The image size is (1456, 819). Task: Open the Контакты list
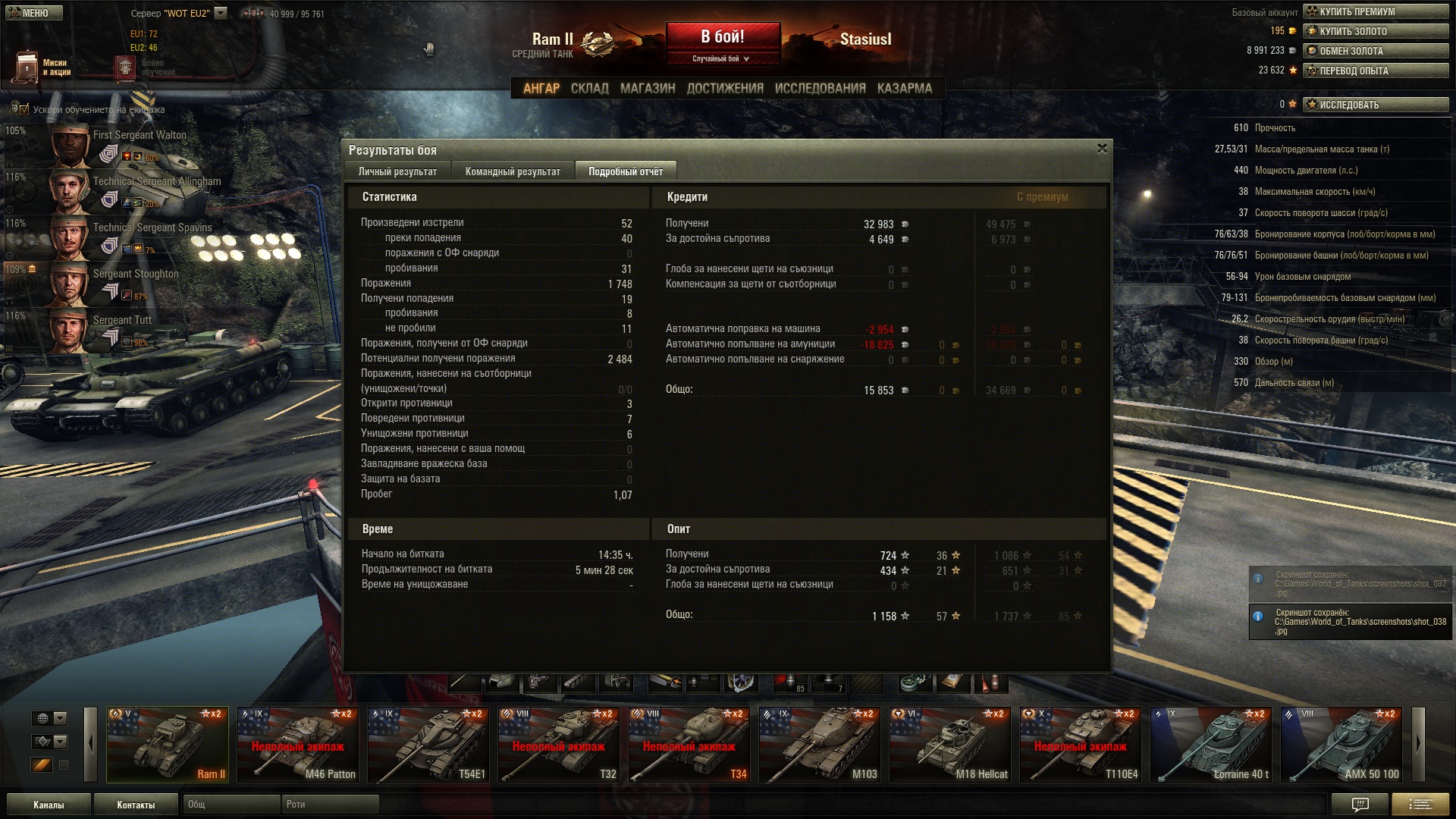coord(136,805)
